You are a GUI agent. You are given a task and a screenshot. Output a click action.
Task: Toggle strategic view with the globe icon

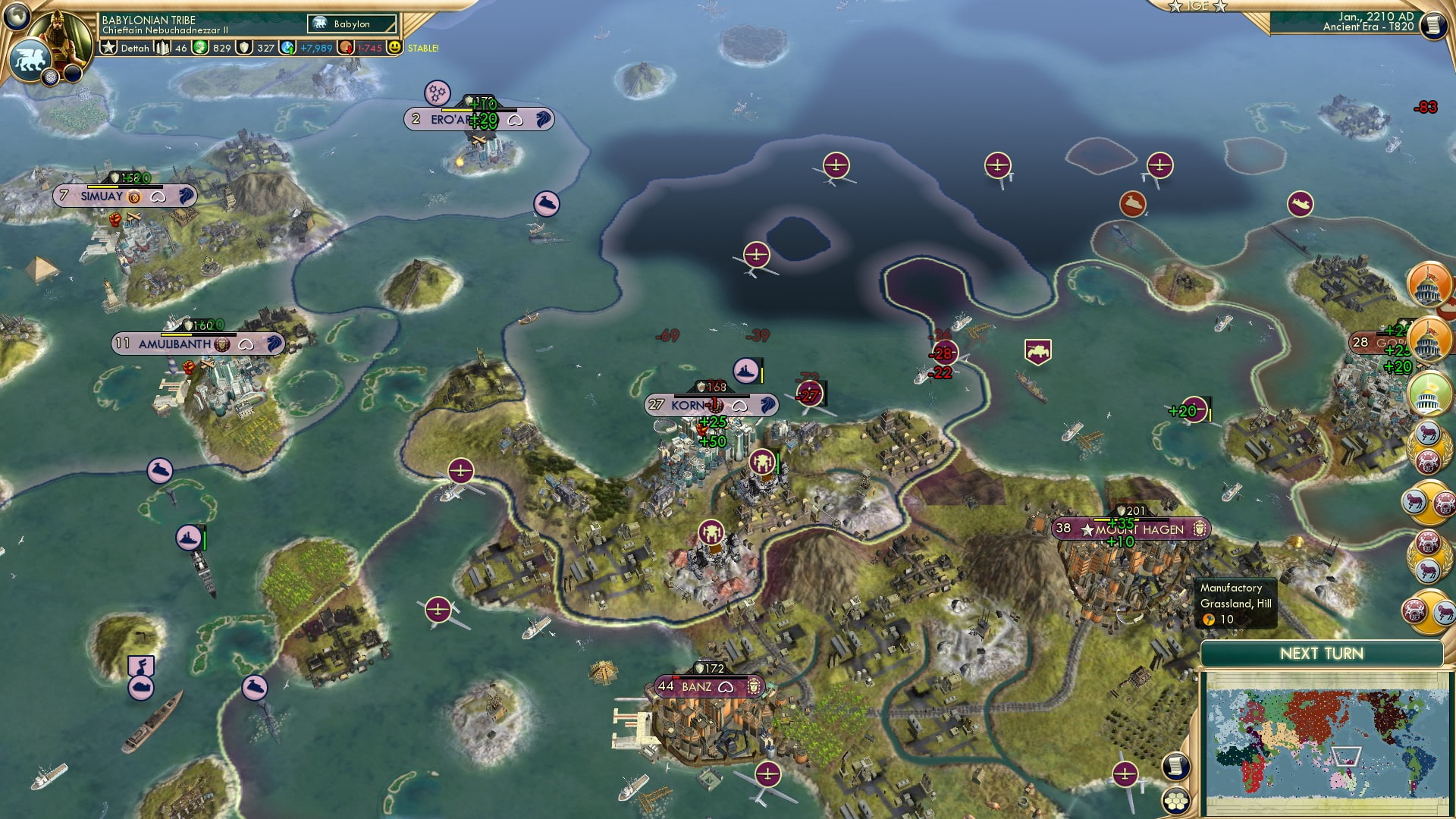17,16
